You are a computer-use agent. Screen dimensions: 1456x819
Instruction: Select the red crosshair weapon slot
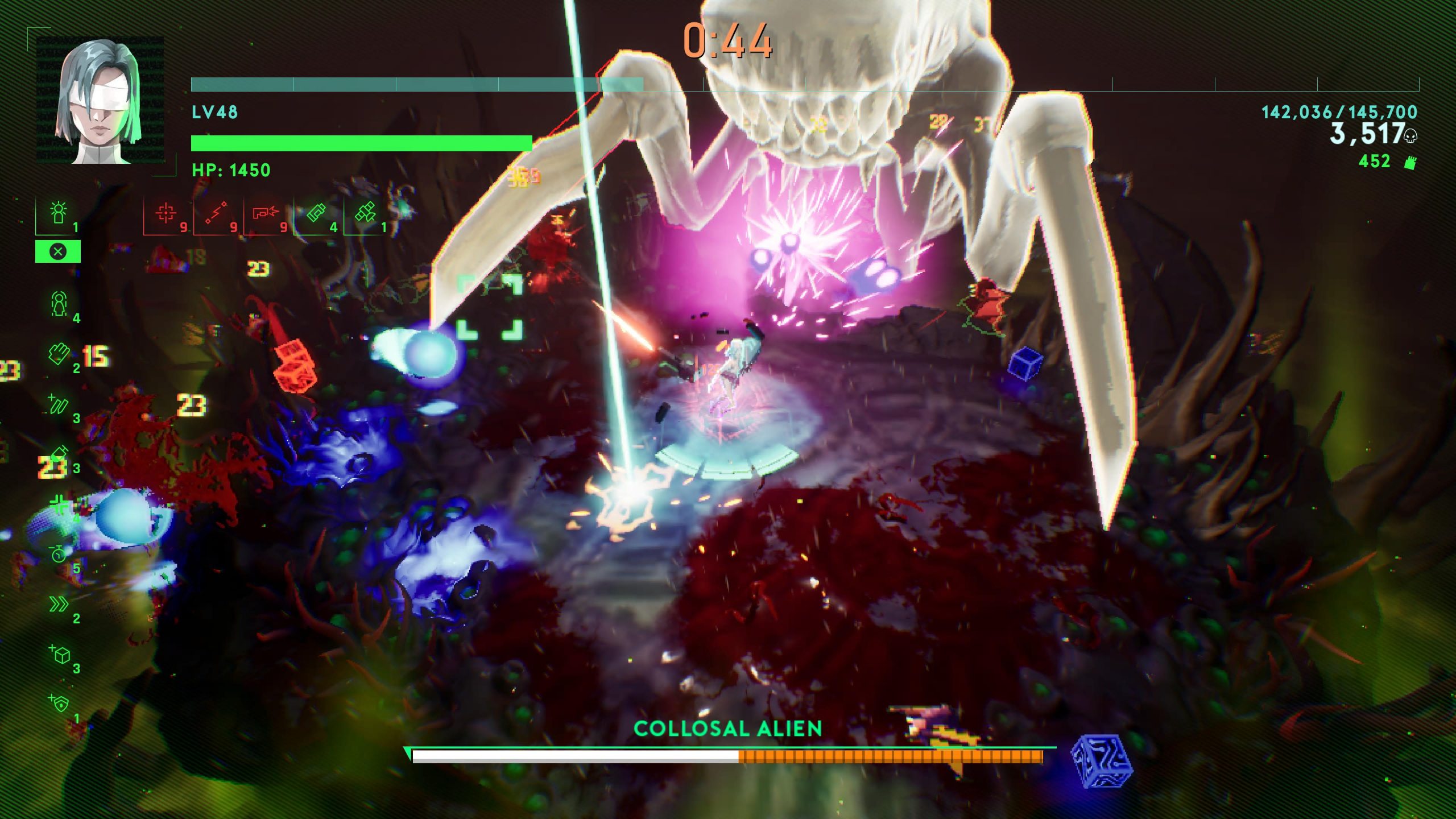click(166, 214)
